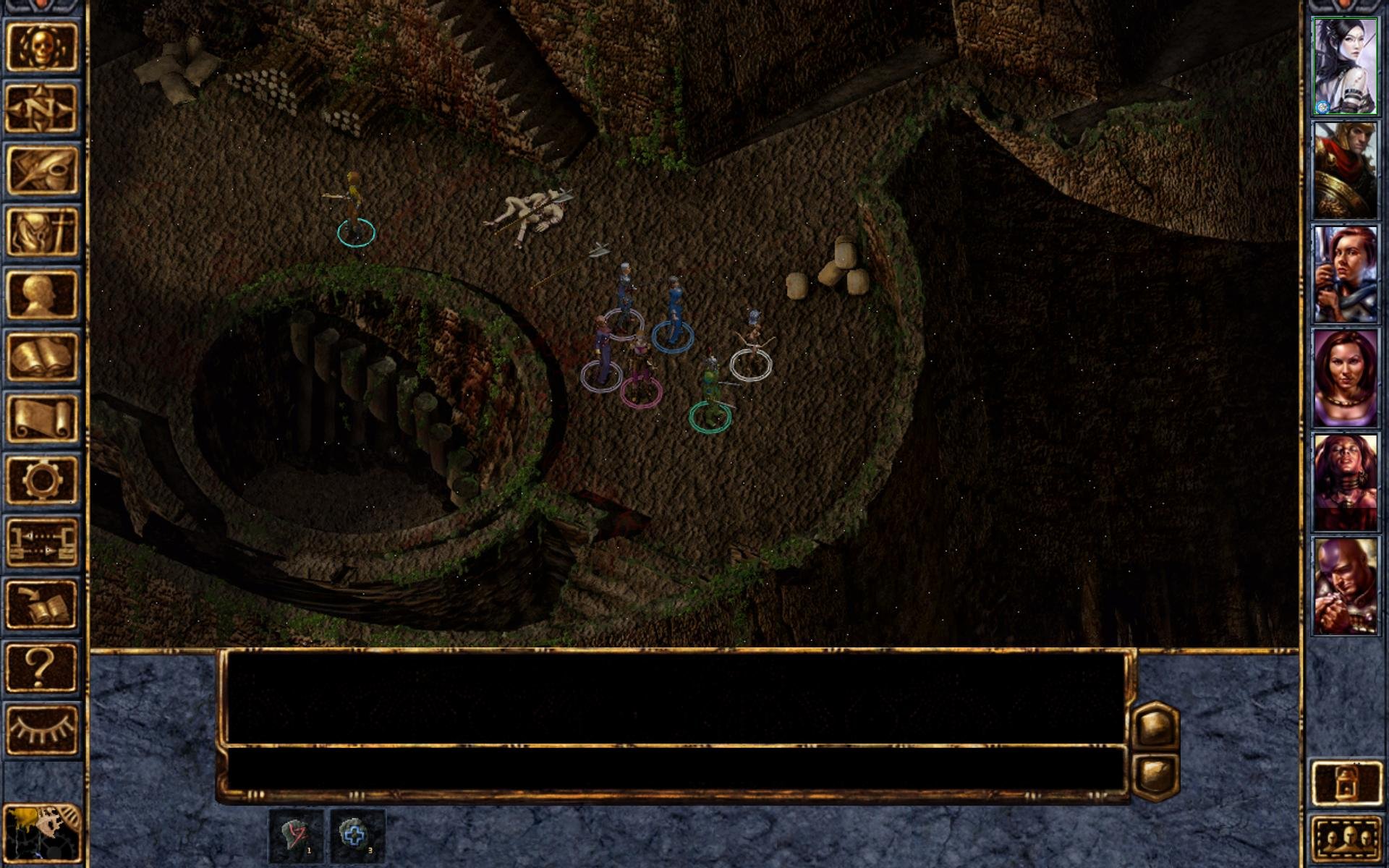
Task: Toggle the closed-eye hide interface button
Action: 41,729
